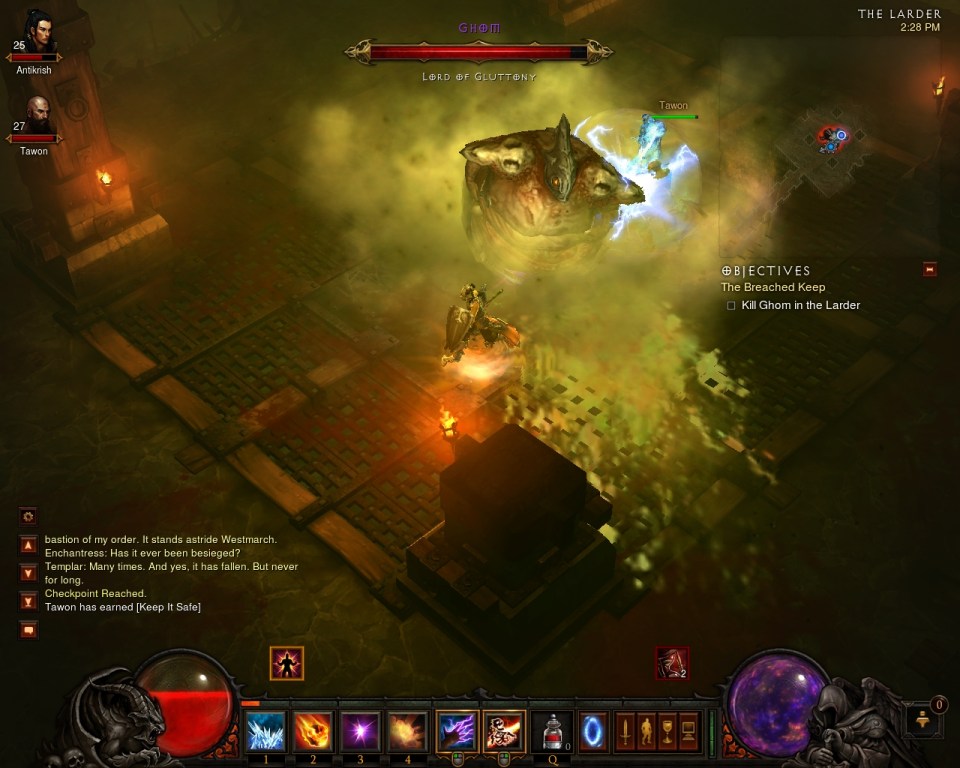The width and height of the screenshot is (960, 768).
Task: Activate the fiery secondary mouse skill
Action: pos(504,731)
